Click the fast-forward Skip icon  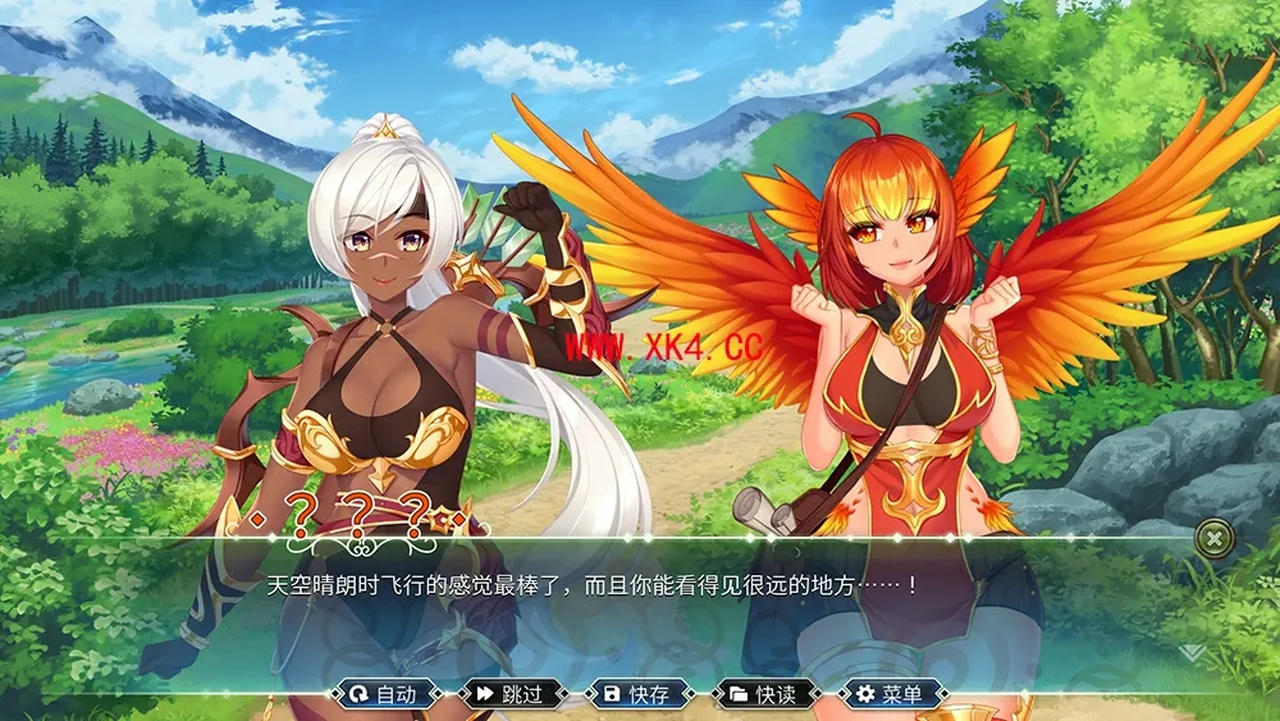click(488, 695)
